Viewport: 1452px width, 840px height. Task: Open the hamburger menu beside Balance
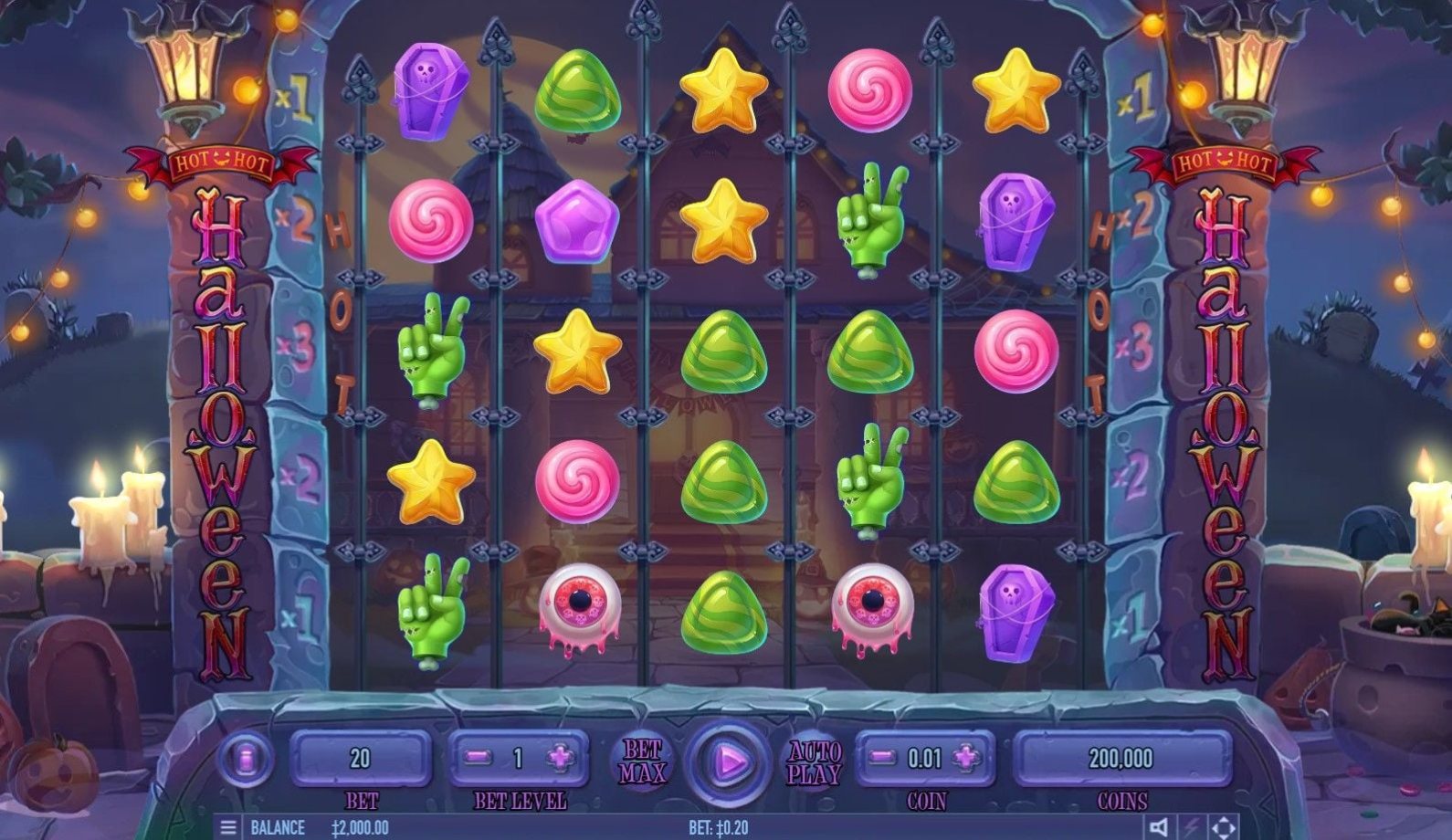pyautogui.click(x=228, y=827)
